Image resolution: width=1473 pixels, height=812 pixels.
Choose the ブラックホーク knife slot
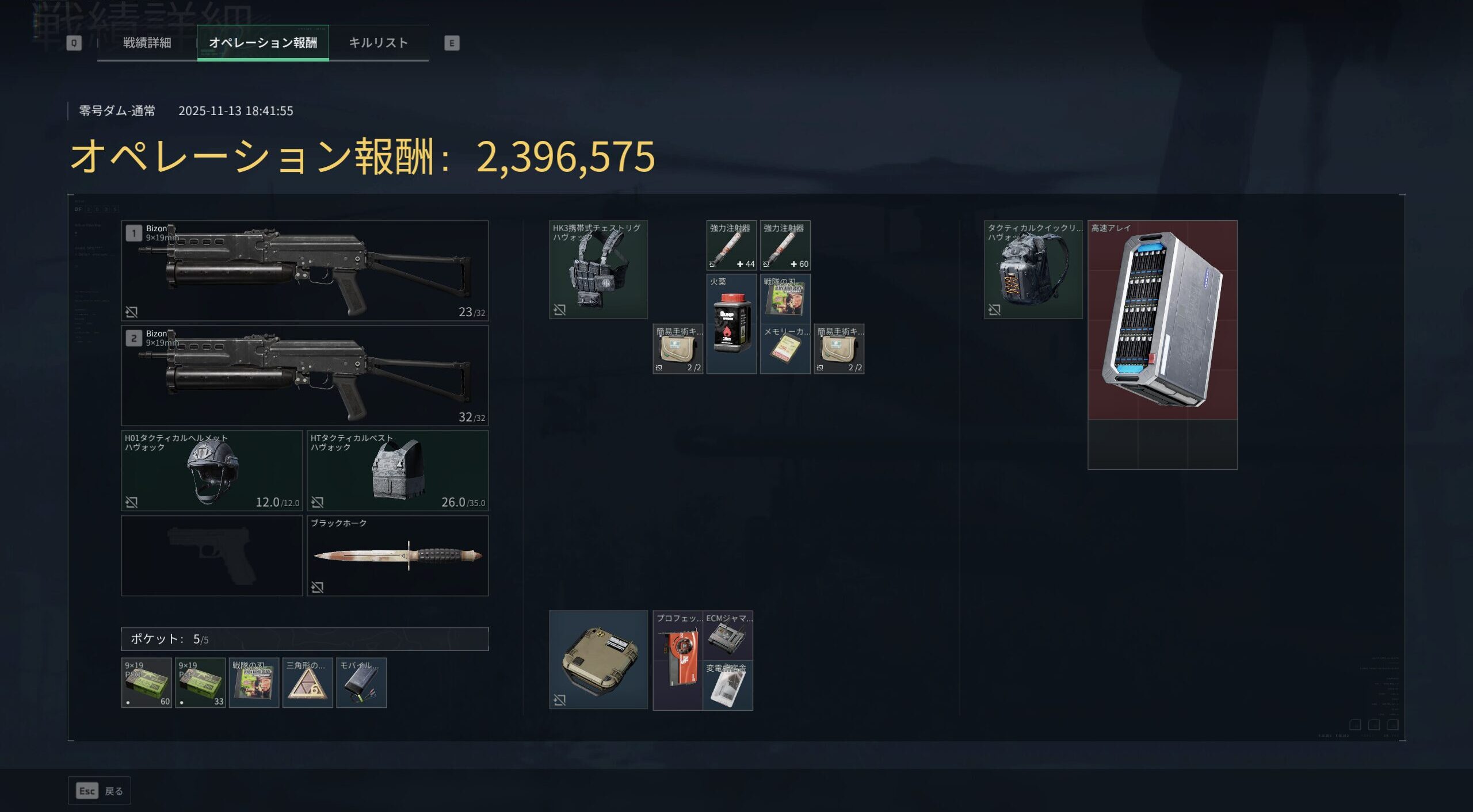[398, 556]
